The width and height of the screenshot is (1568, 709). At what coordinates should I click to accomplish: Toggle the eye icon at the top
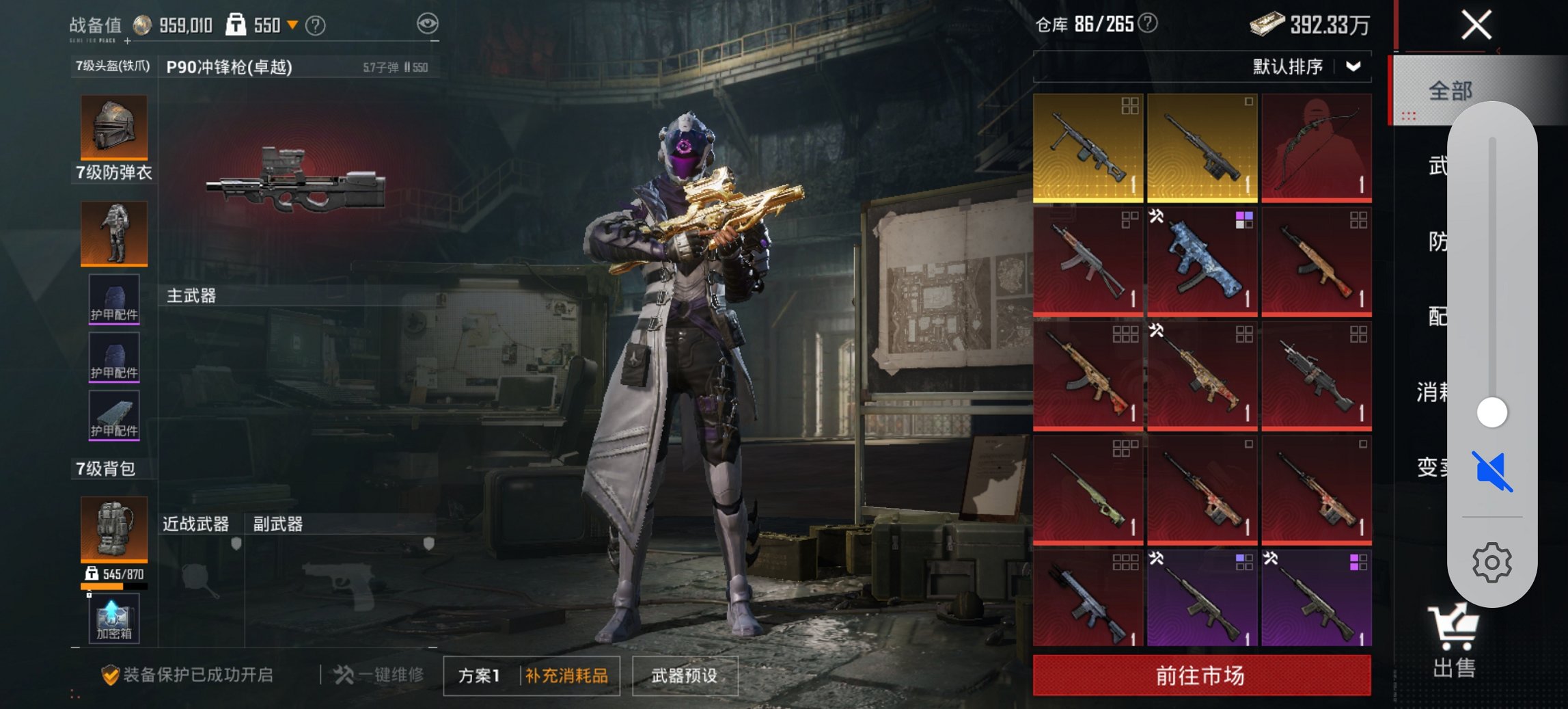pyautogui.click(x=427, y=21)
